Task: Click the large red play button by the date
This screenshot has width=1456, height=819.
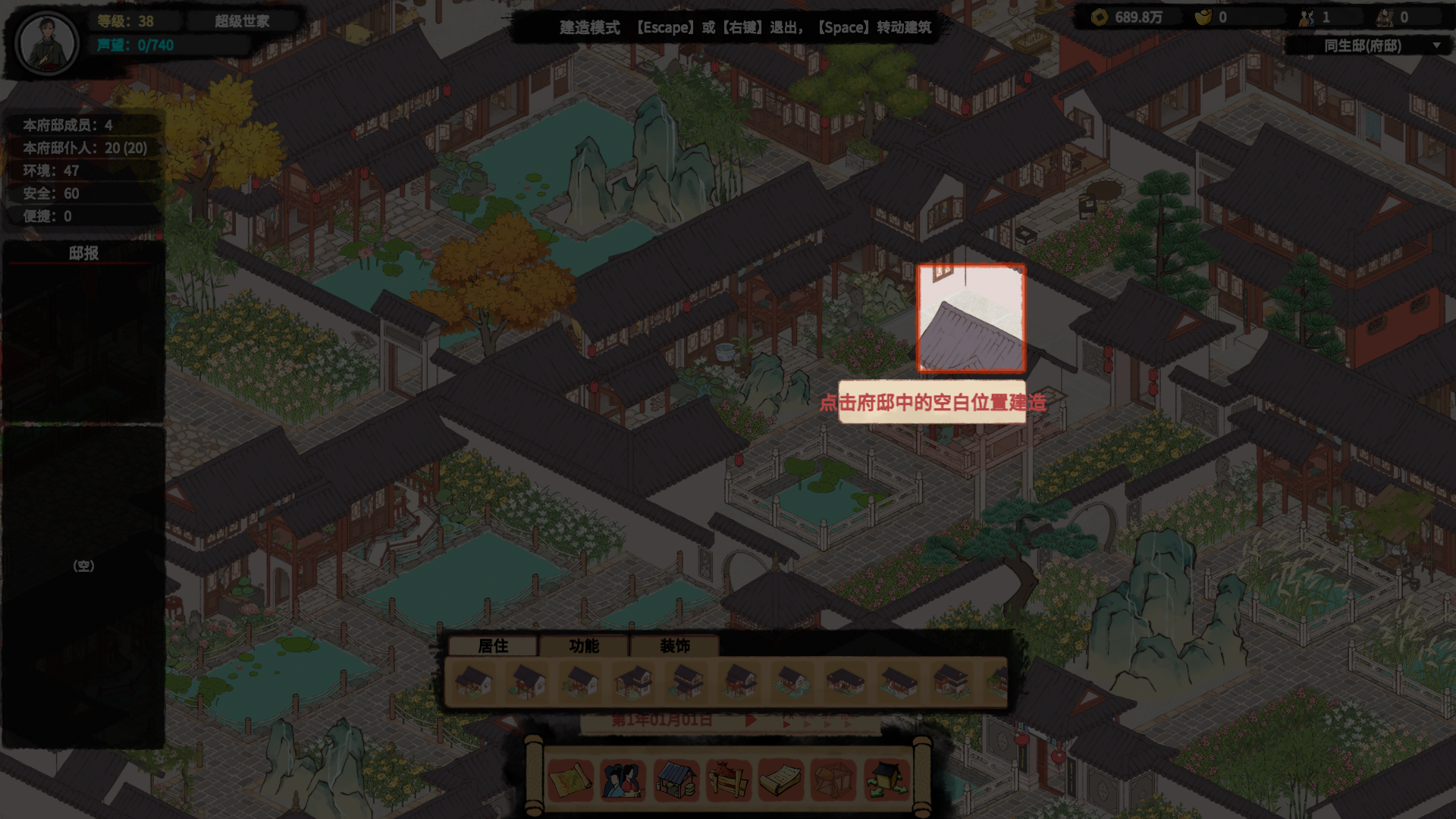Action: tap(750, 720)
